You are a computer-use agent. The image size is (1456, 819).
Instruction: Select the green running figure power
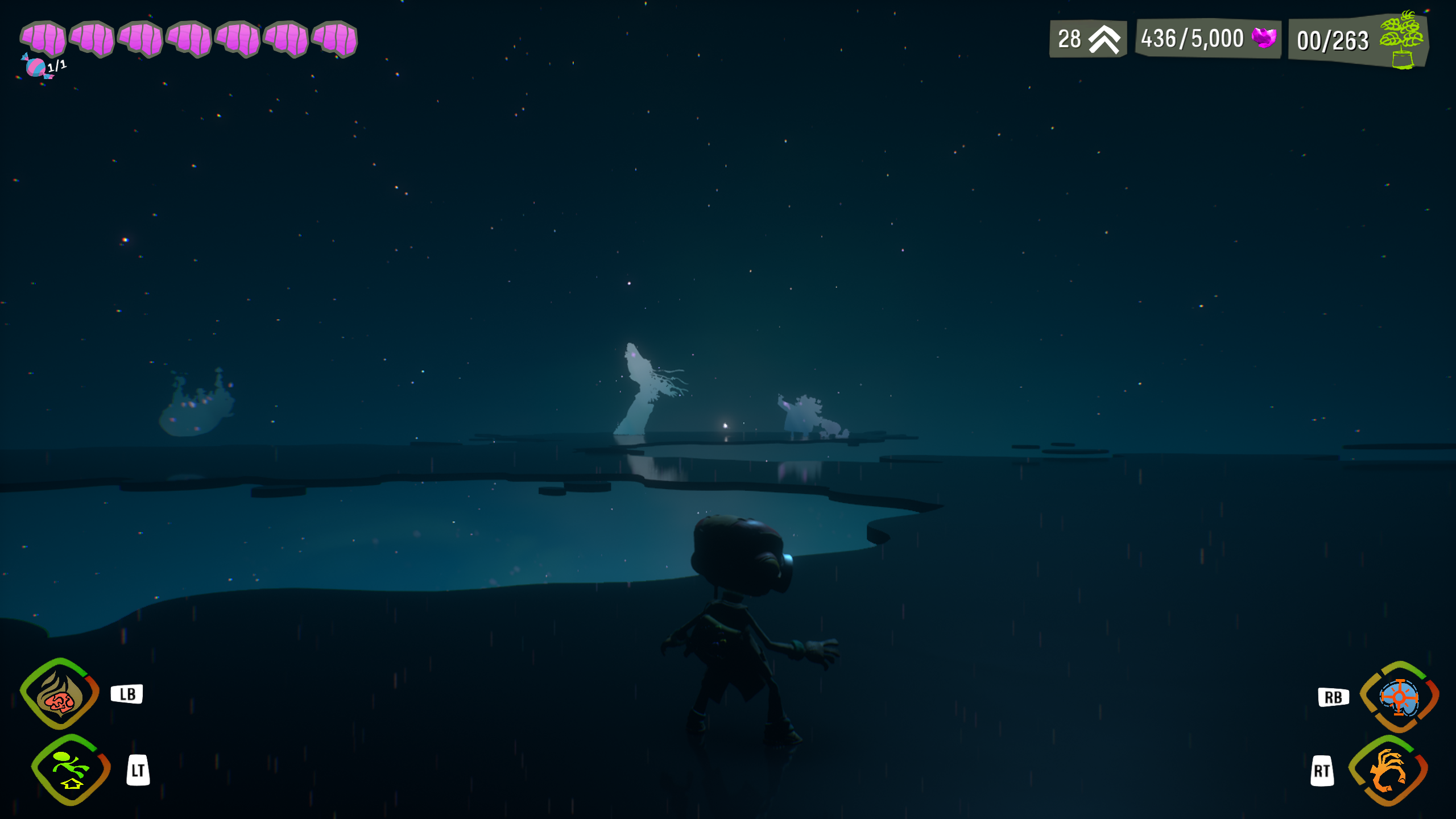71,770
